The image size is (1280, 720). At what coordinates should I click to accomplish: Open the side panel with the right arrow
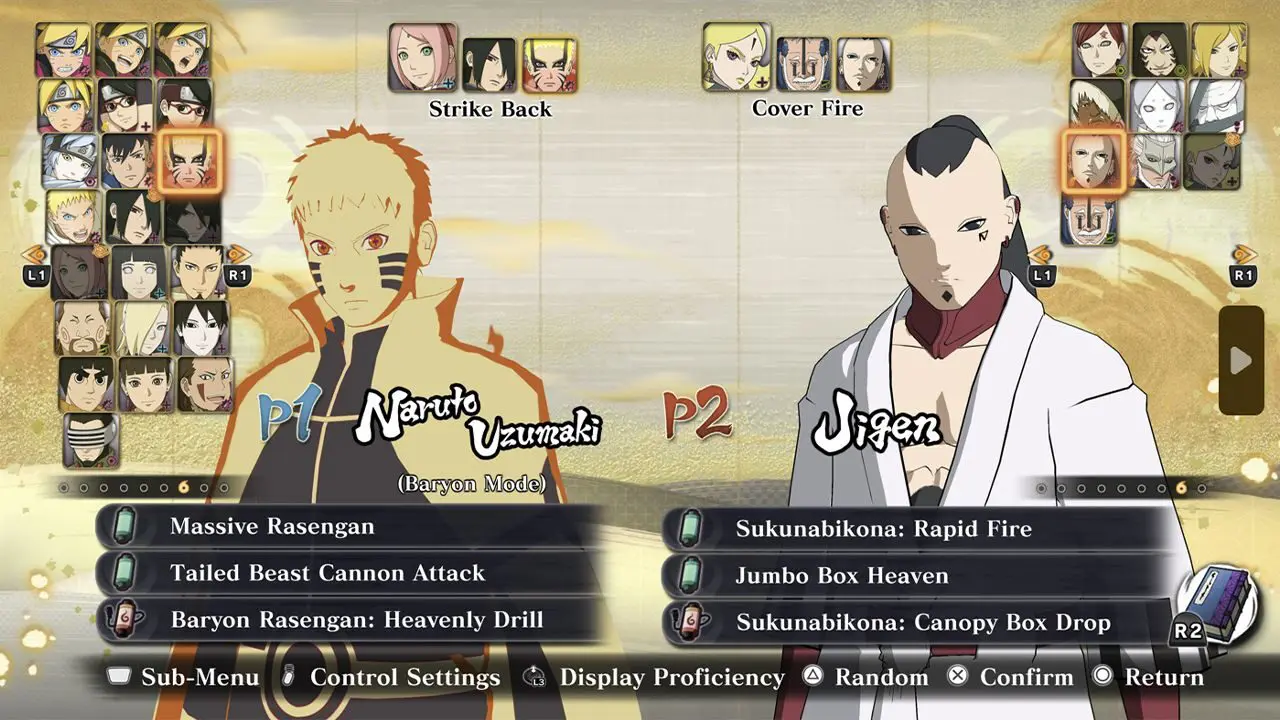click(x=1241, y=360)
